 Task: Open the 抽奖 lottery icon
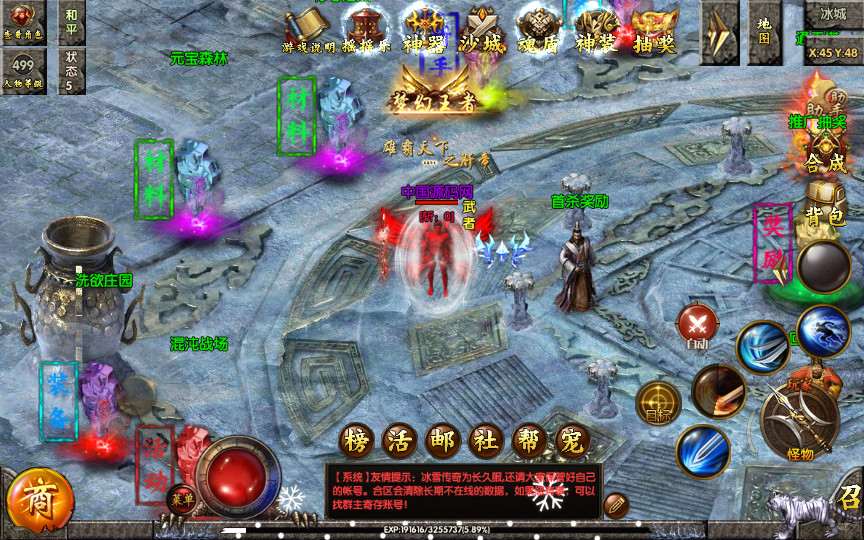tap(655, 28)
